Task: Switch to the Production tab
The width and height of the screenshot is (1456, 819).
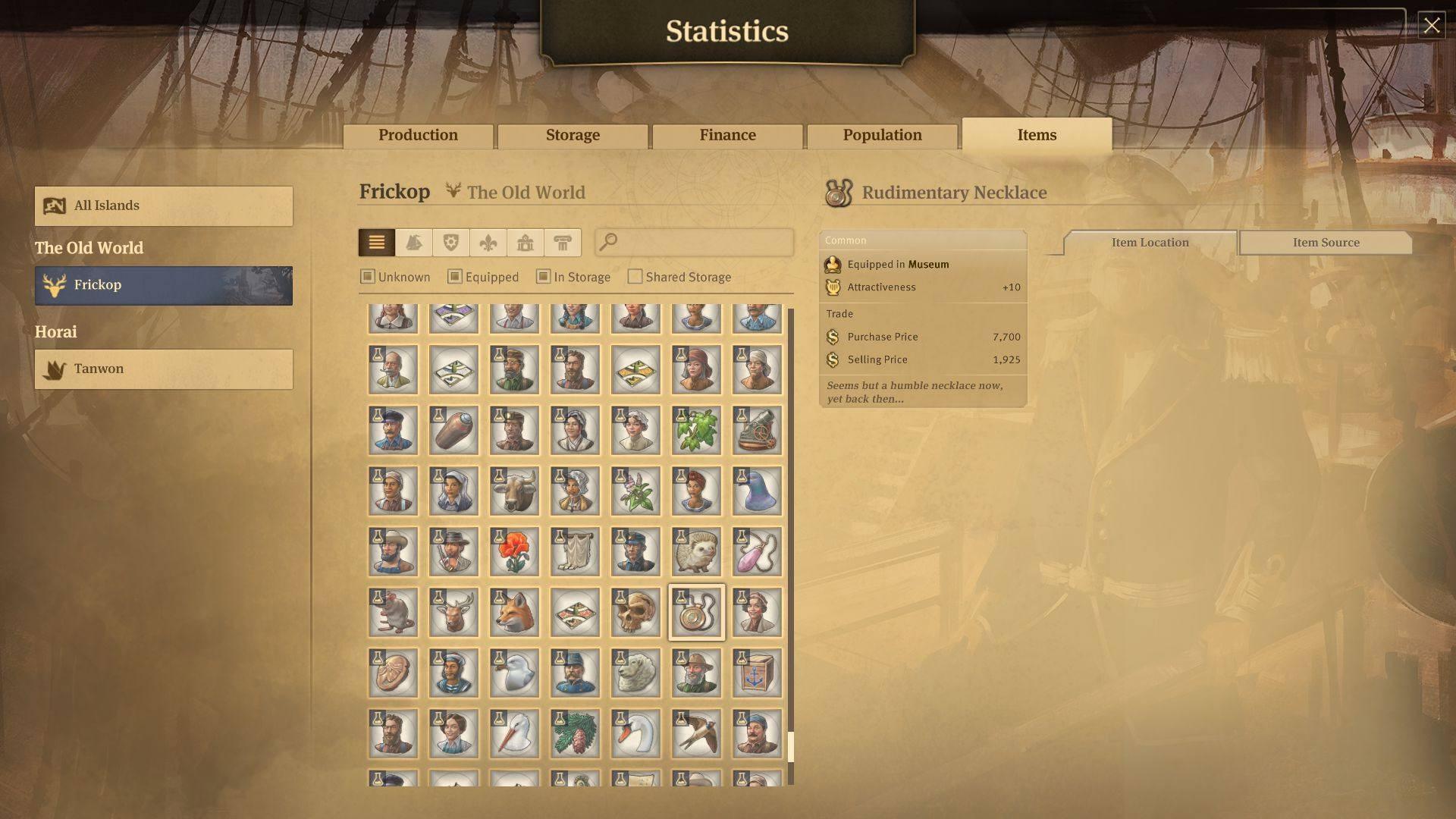Action: tap(418, 136)
